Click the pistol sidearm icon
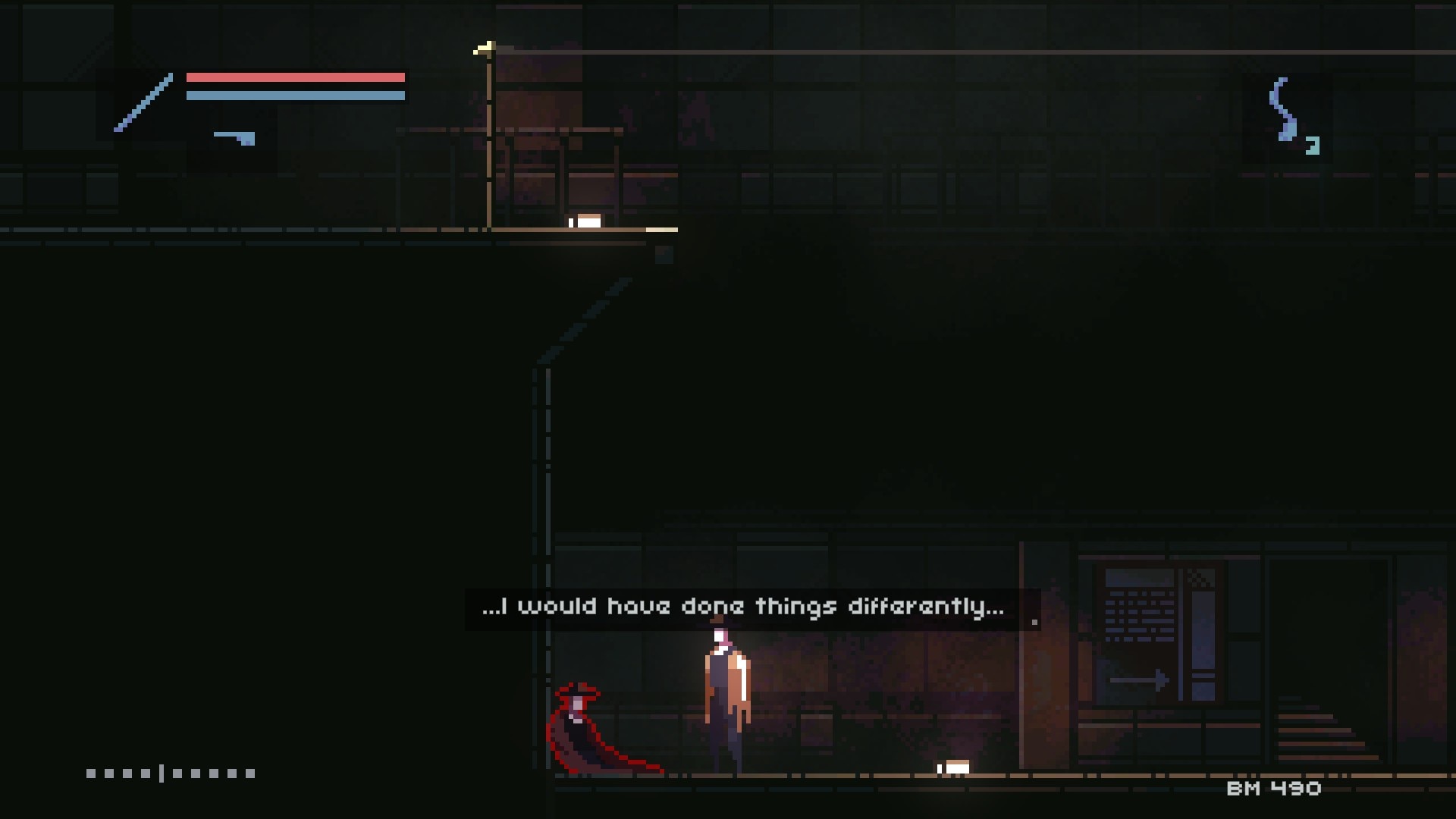This screenshot has height=819, width=1456. pyautogui.click(x=234, y=138)
